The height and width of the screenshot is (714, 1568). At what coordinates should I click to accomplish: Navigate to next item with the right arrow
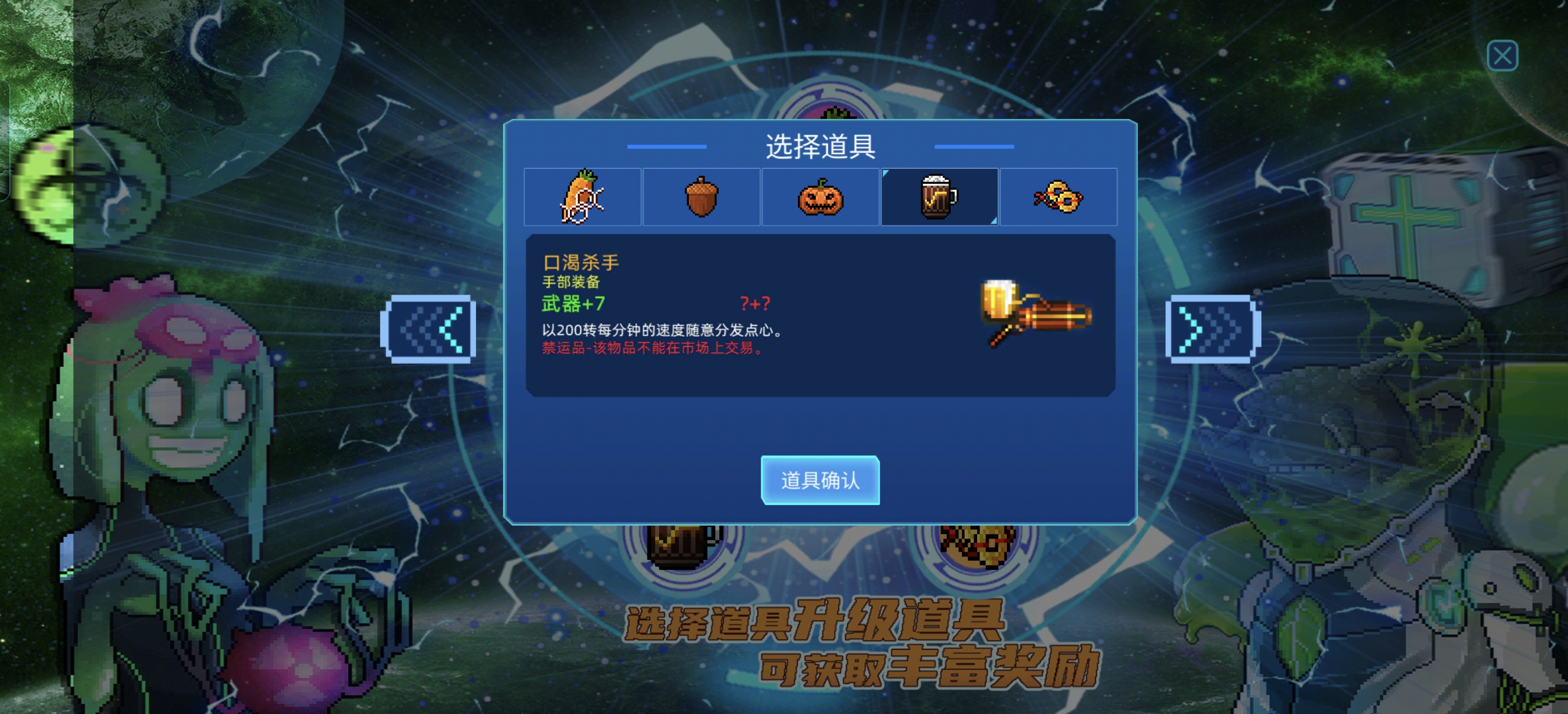point(1212,328)
